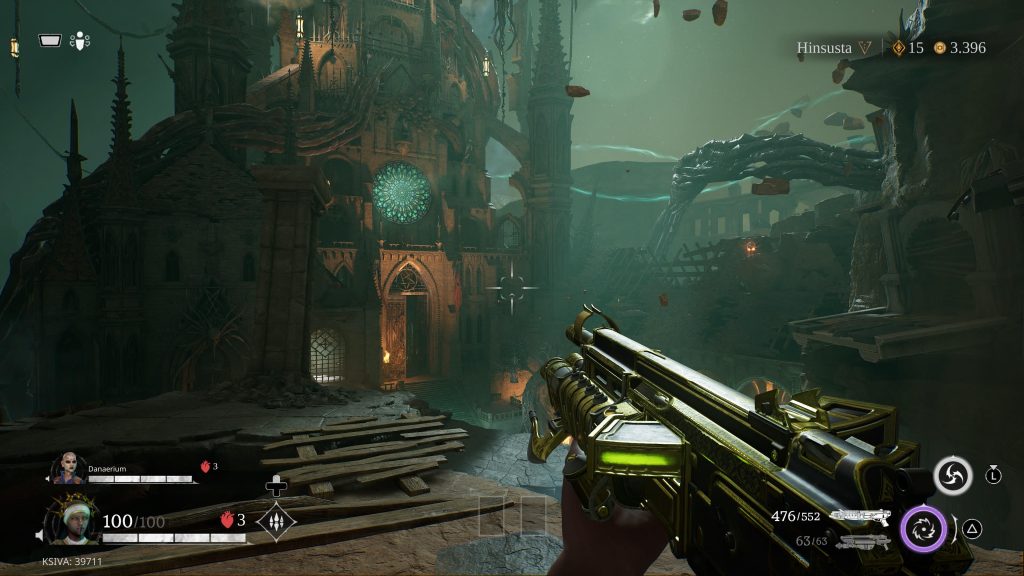Open the player figure status icon
This screenshot has width=1024, height=576.
pos(81,41)
